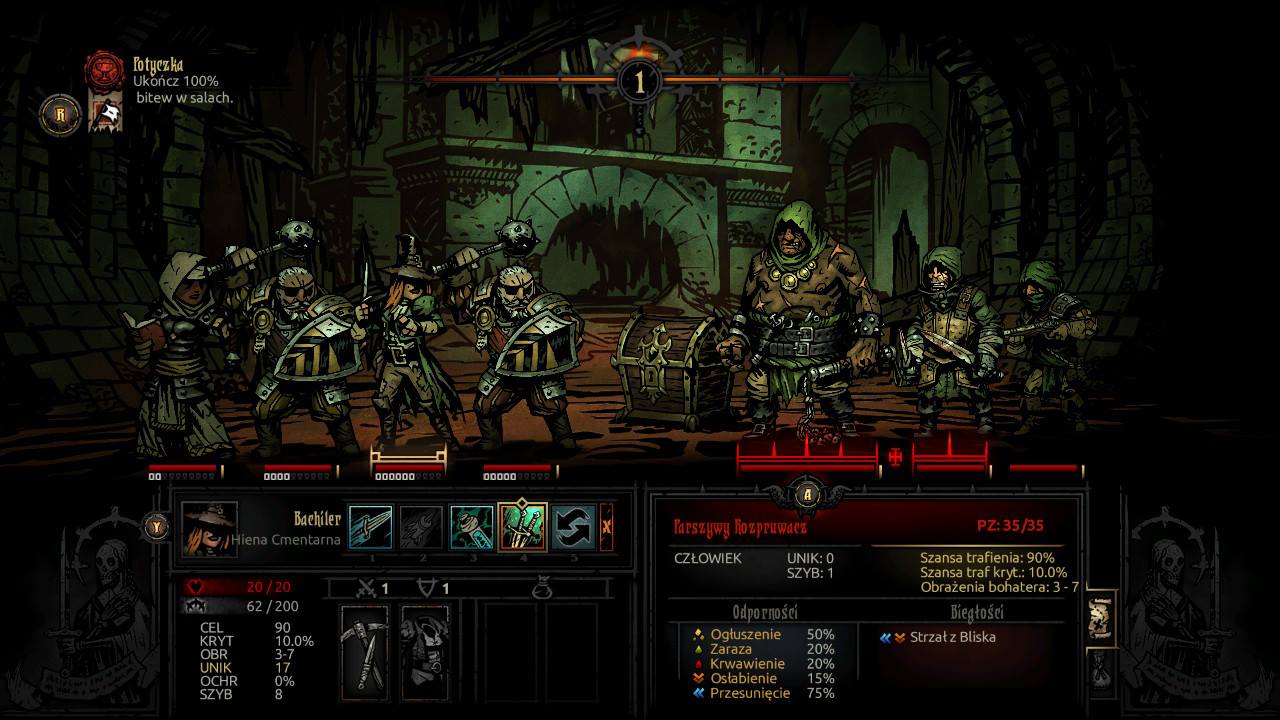This screenshot has width=1280, height=720.
Task: Use the pickaxe strike skill
Action: 371,527
